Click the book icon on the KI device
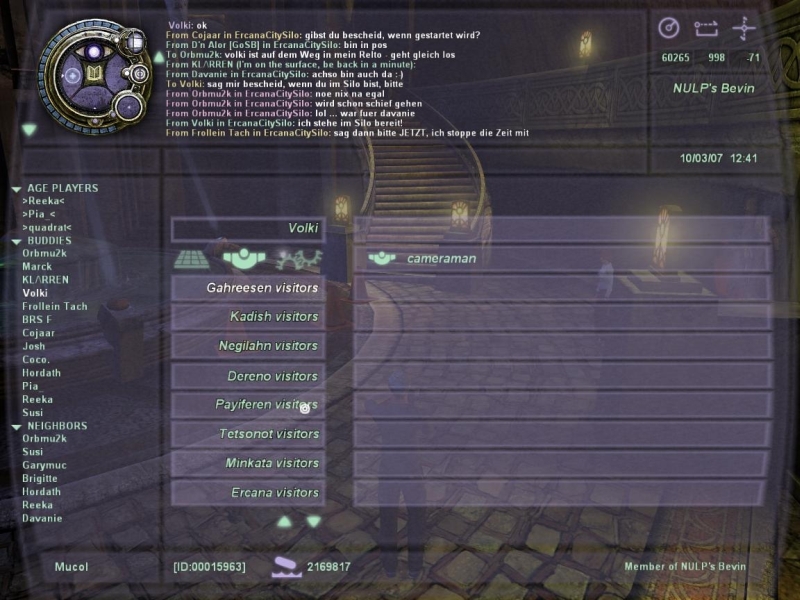The image size is (800, 600). pyautogui.click(x=95, y=73)
